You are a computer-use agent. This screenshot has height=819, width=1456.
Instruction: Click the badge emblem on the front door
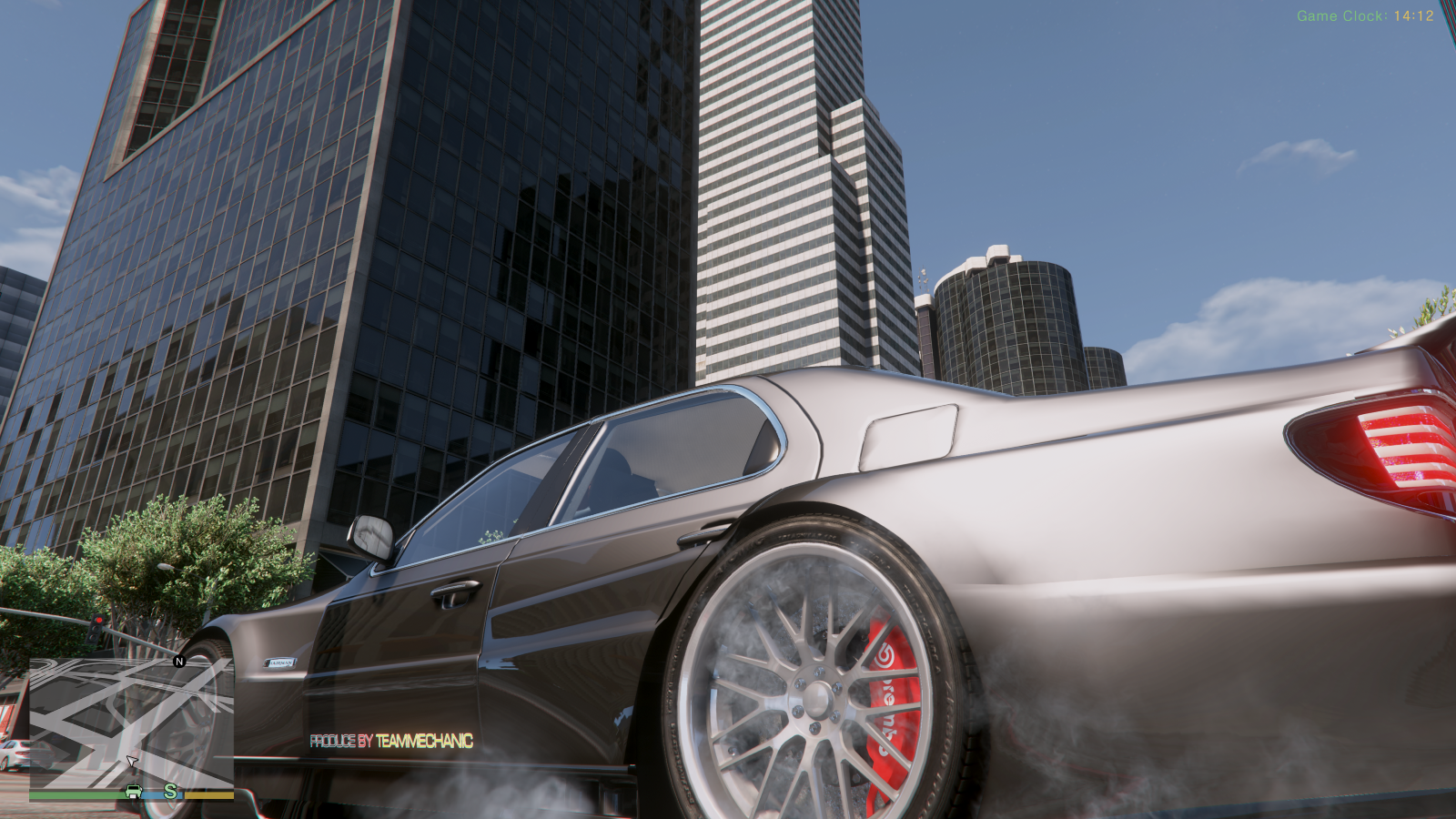(x=280, y=662)
